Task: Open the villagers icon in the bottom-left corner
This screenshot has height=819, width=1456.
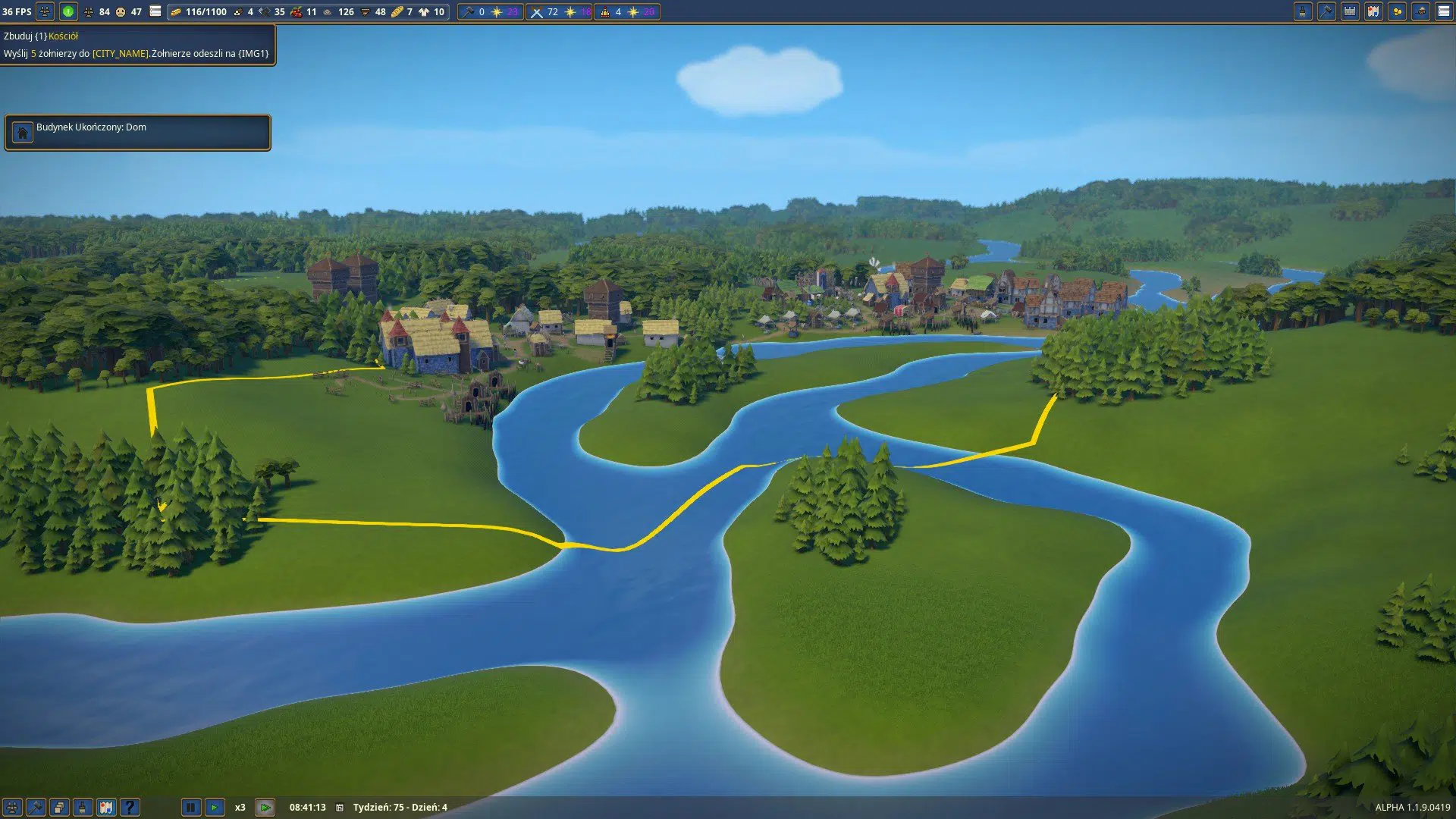Action: [x=12, y=808]
